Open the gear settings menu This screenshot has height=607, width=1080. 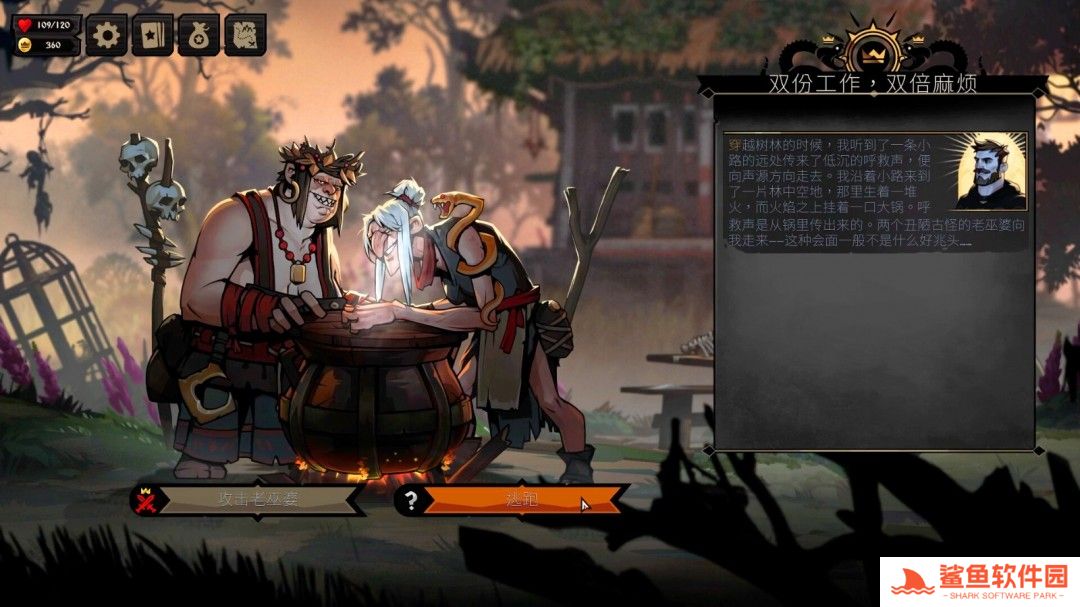[106, 36]
